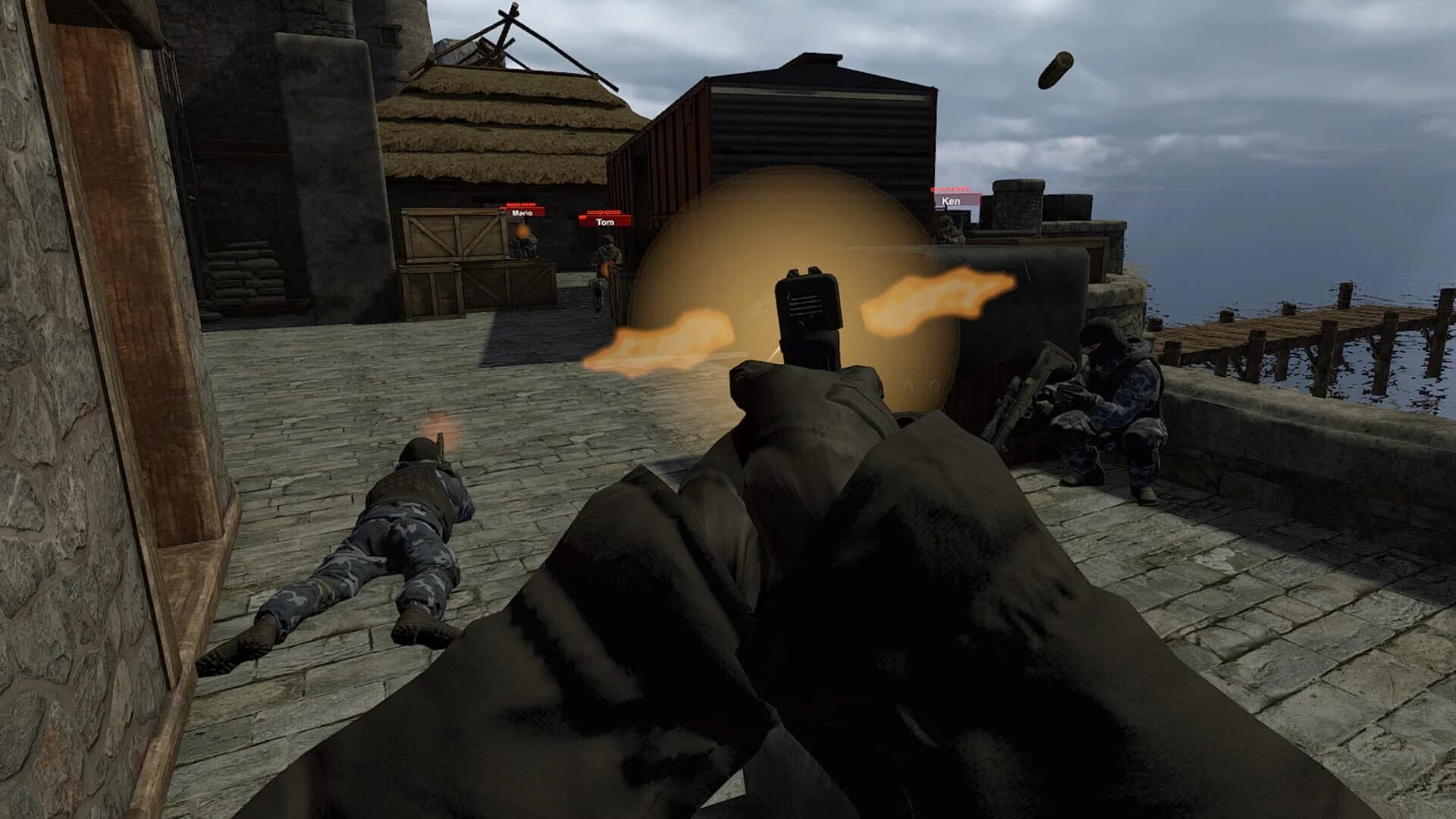The width and height of the screenshot is (1456, 819).
Task: Click Ken's red health bar
Action: pyautogui.click(x=950, y=189)
